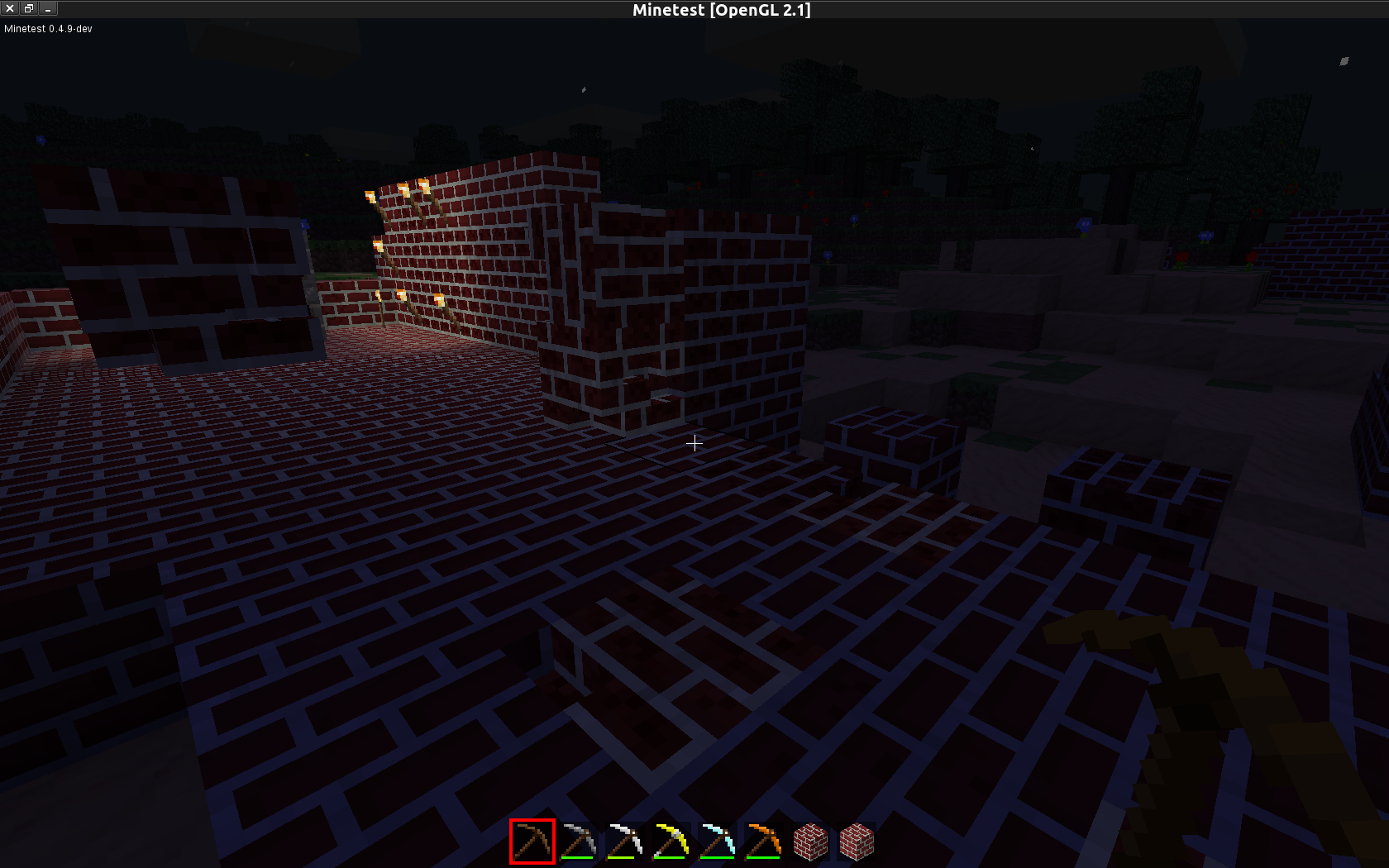
Task: Minimize the Minetest window
Action: point(47,9)
